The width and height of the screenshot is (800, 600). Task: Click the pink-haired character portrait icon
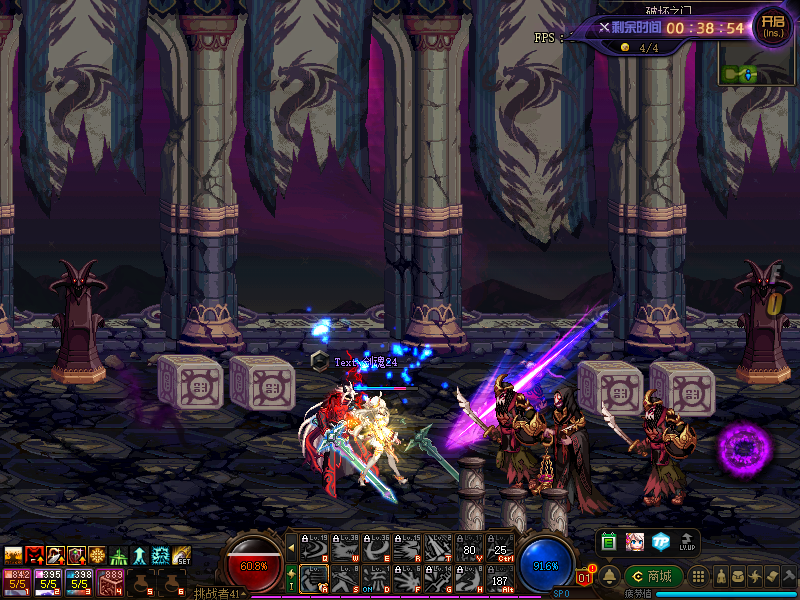tap(635, 541)
